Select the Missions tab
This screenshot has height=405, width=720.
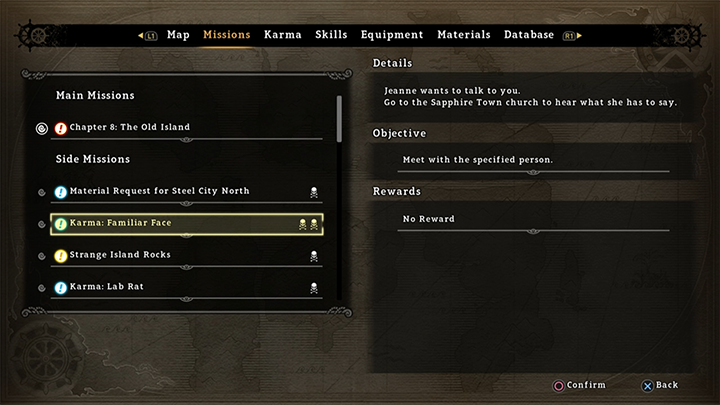coord(227,35)
